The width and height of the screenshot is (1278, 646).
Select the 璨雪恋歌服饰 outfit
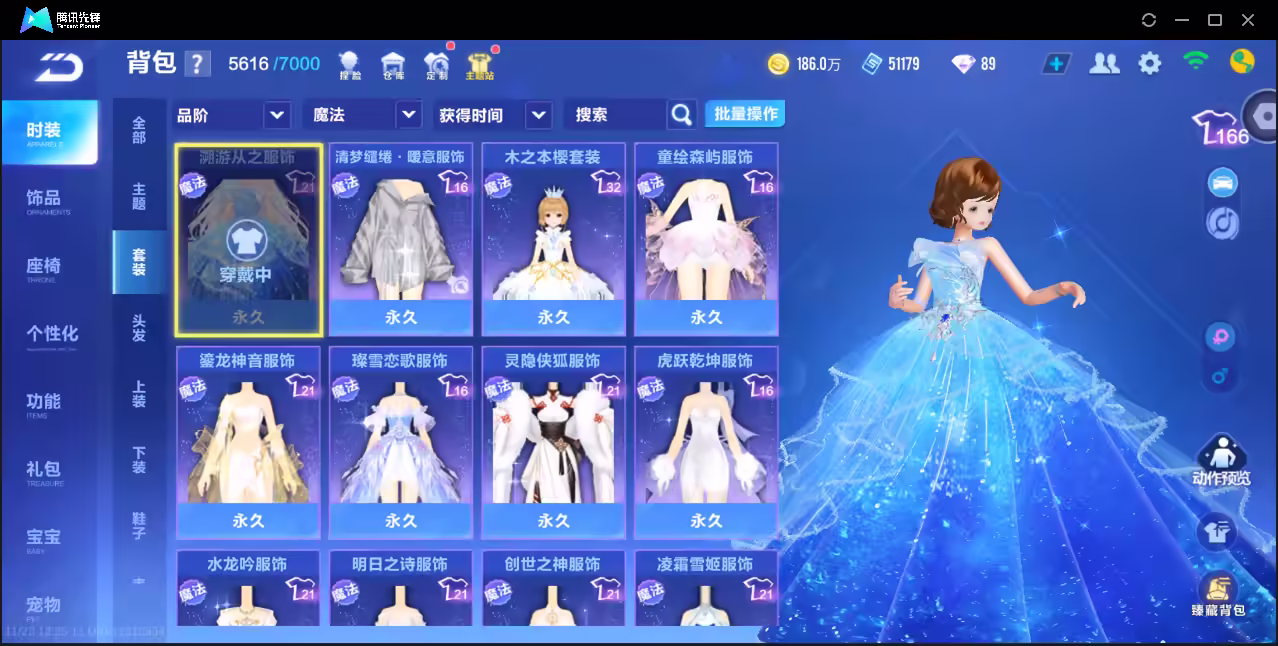point(400,442)
